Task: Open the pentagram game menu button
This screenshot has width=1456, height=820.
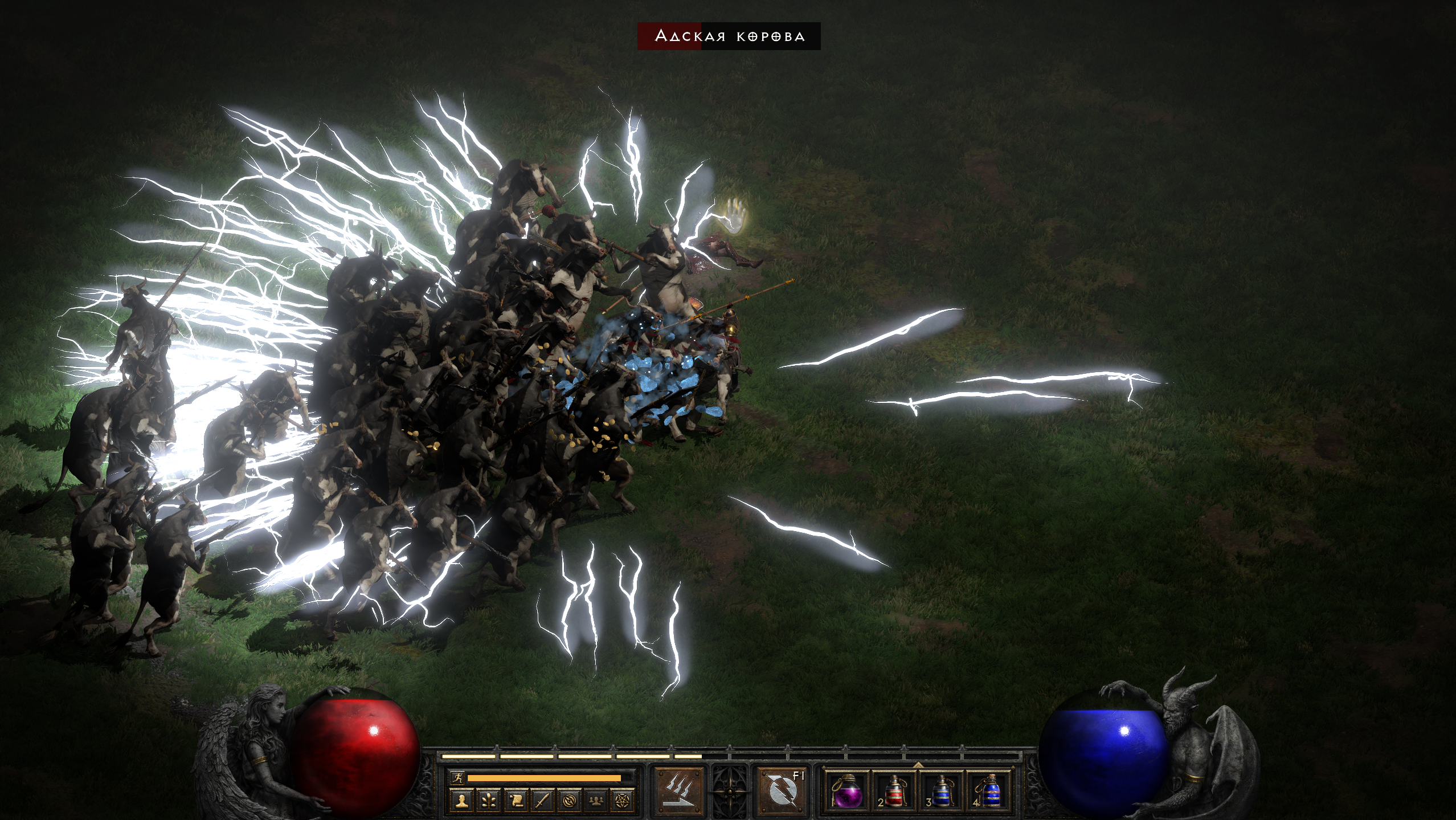Action: (623, 801)
